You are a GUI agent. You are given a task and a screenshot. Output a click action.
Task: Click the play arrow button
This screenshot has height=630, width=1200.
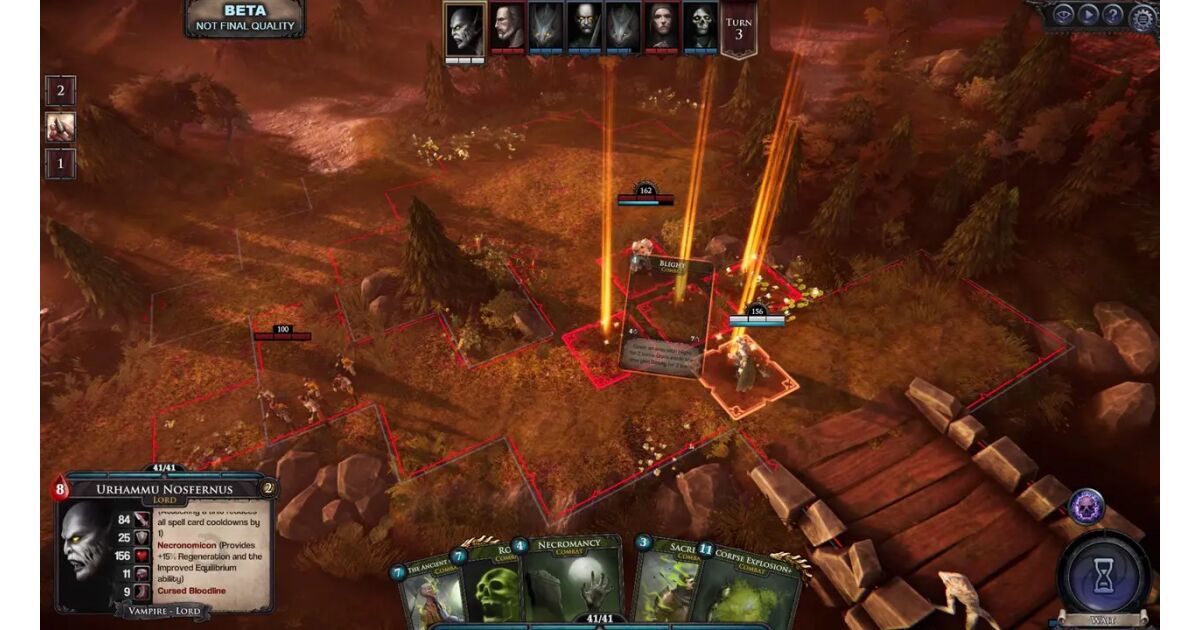1089,14
